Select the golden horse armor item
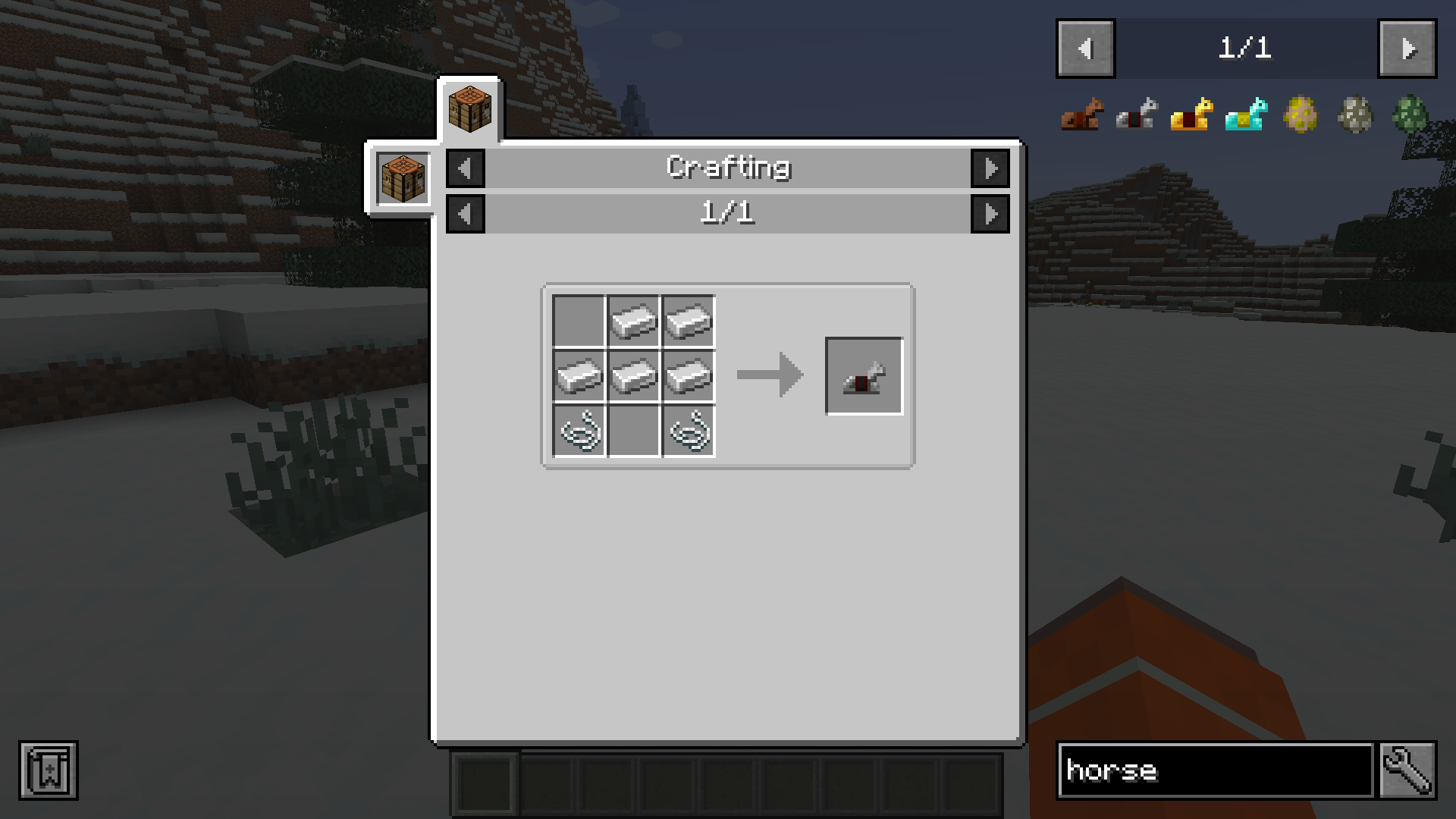This screenshot has height=819, width=1456. [x=1191, y=114]
